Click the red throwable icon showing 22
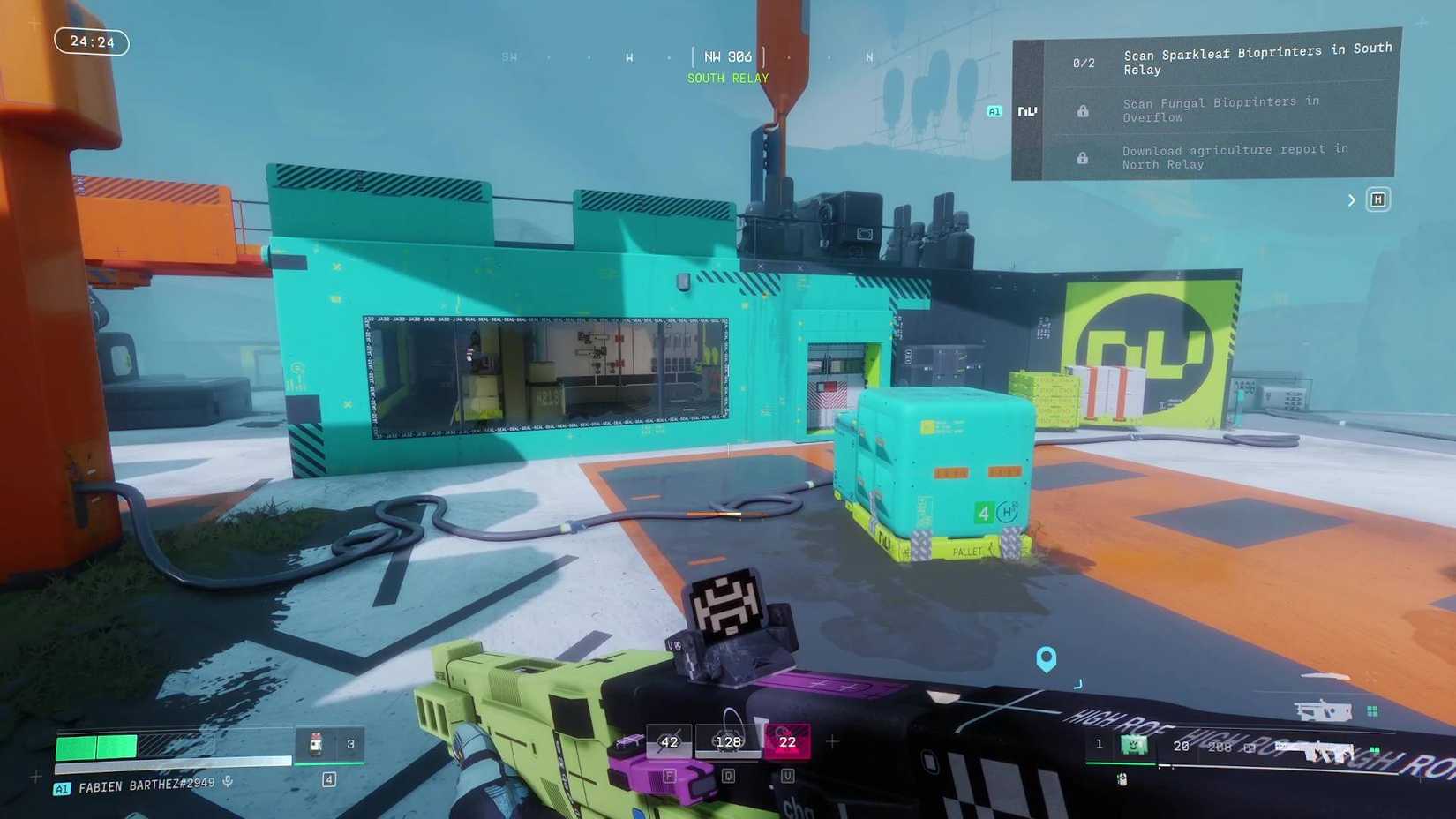The width and height of the screenshot is (1456, 819). [786, 742]
